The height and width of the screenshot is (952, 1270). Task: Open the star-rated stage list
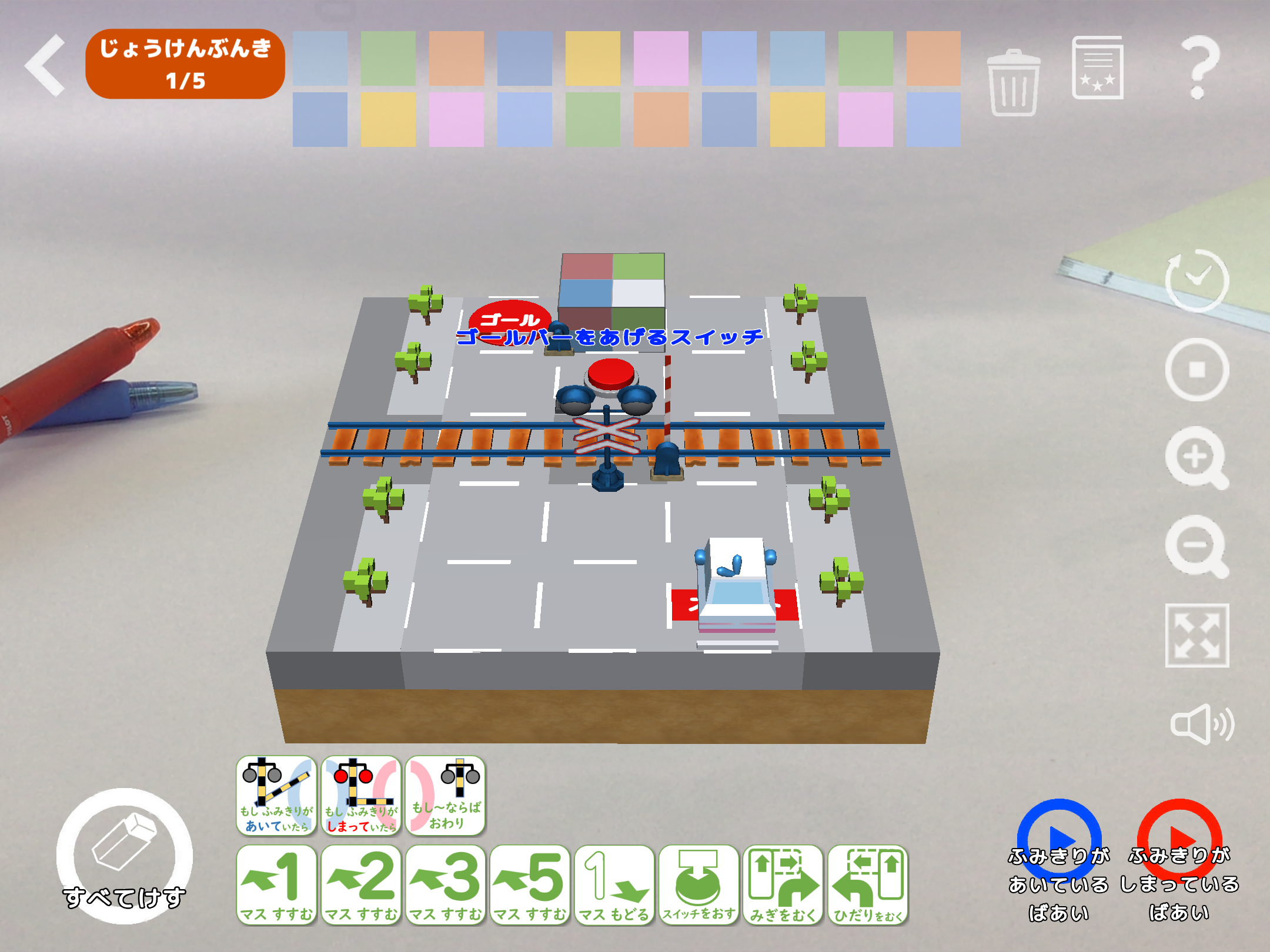click(1097, 68)
